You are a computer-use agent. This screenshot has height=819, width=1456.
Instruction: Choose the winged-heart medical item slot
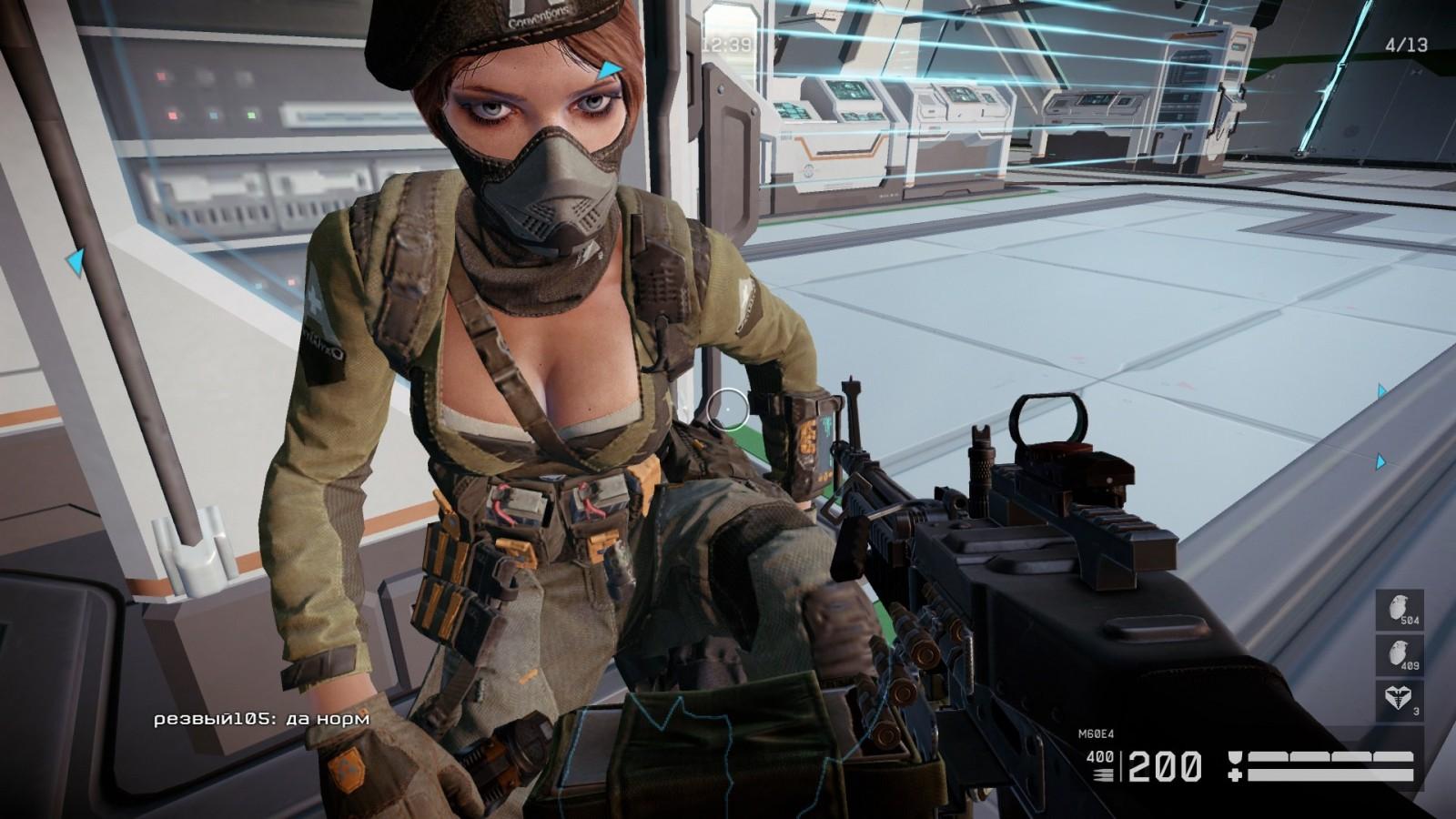(x=1400, y=700)
